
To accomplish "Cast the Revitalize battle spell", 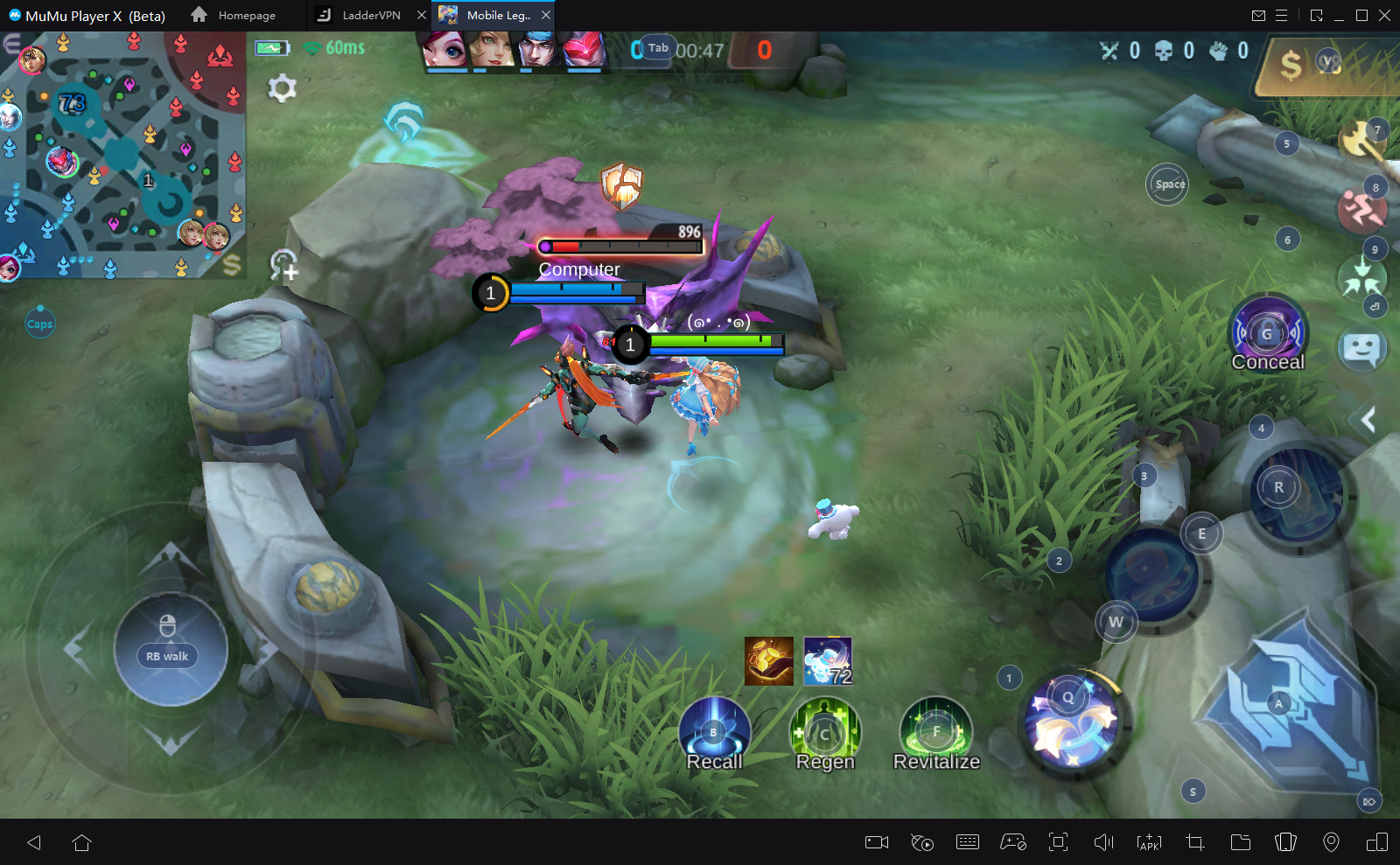I will coord(935,731).
